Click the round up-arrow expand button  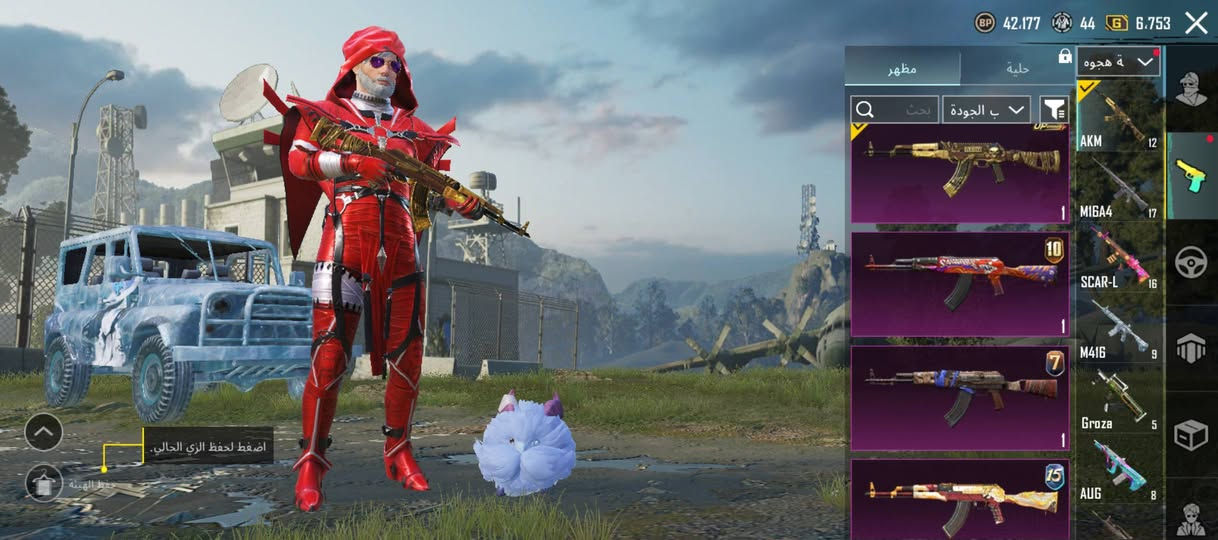pos(43,432)
